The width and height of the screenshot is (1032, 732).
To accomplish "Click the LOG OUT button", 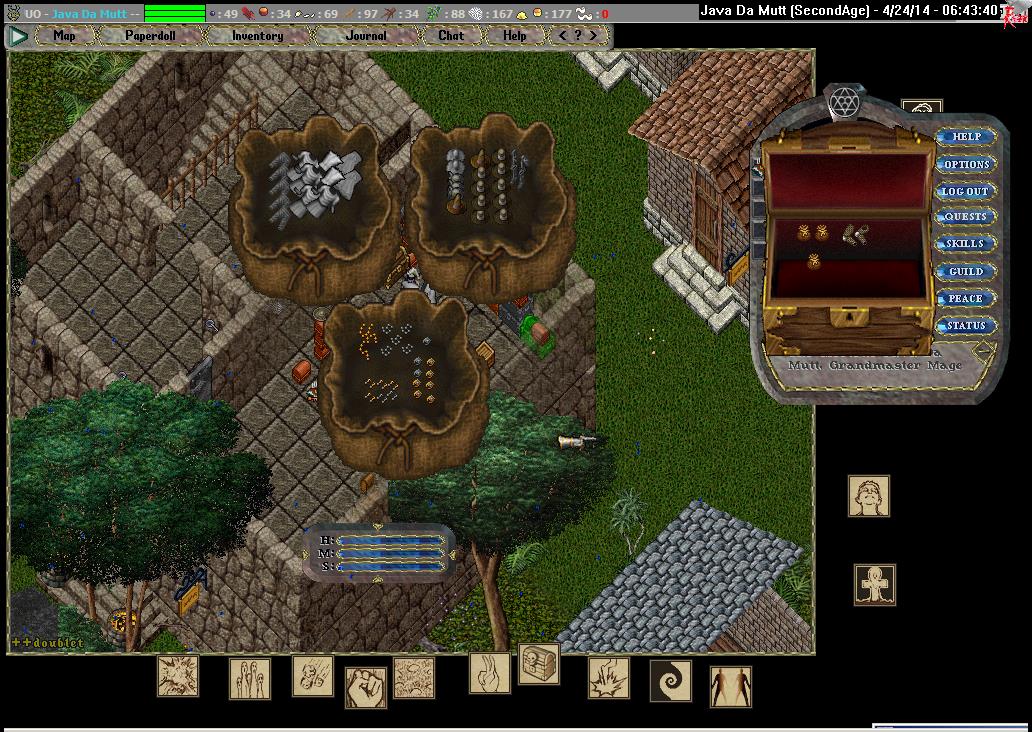I will [965, 191].
